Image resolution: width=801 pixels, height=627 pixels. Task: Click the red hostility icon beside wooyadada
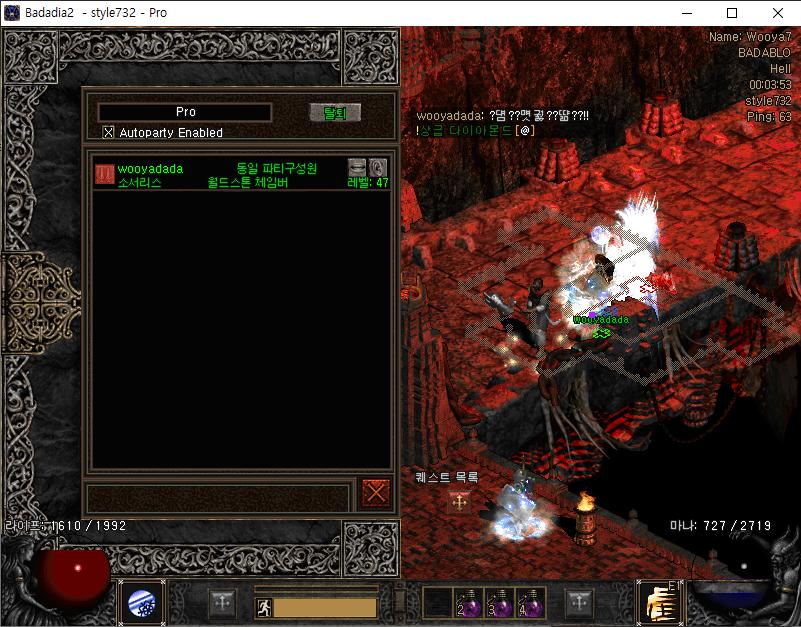pos(104,173)
